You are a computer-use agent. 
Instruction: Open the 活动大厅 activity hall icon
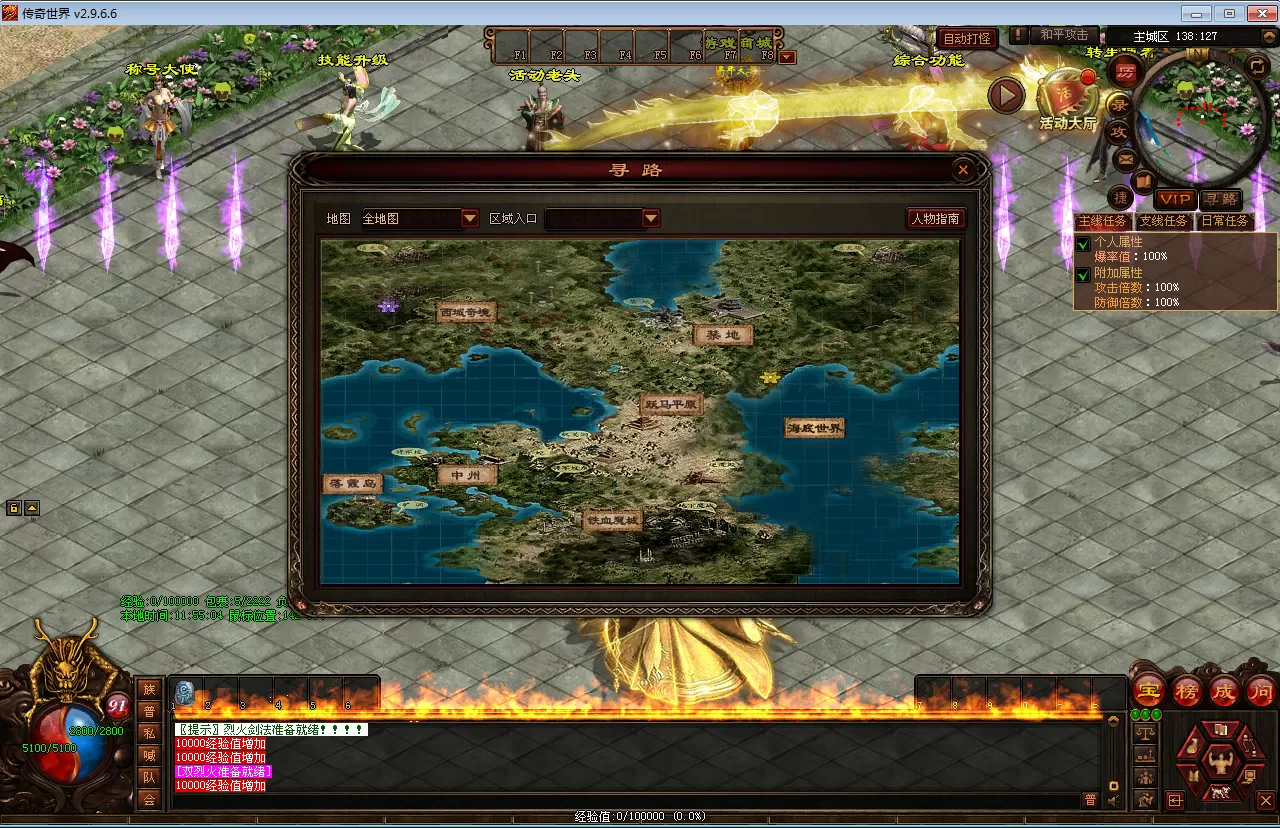(1066, 98)
